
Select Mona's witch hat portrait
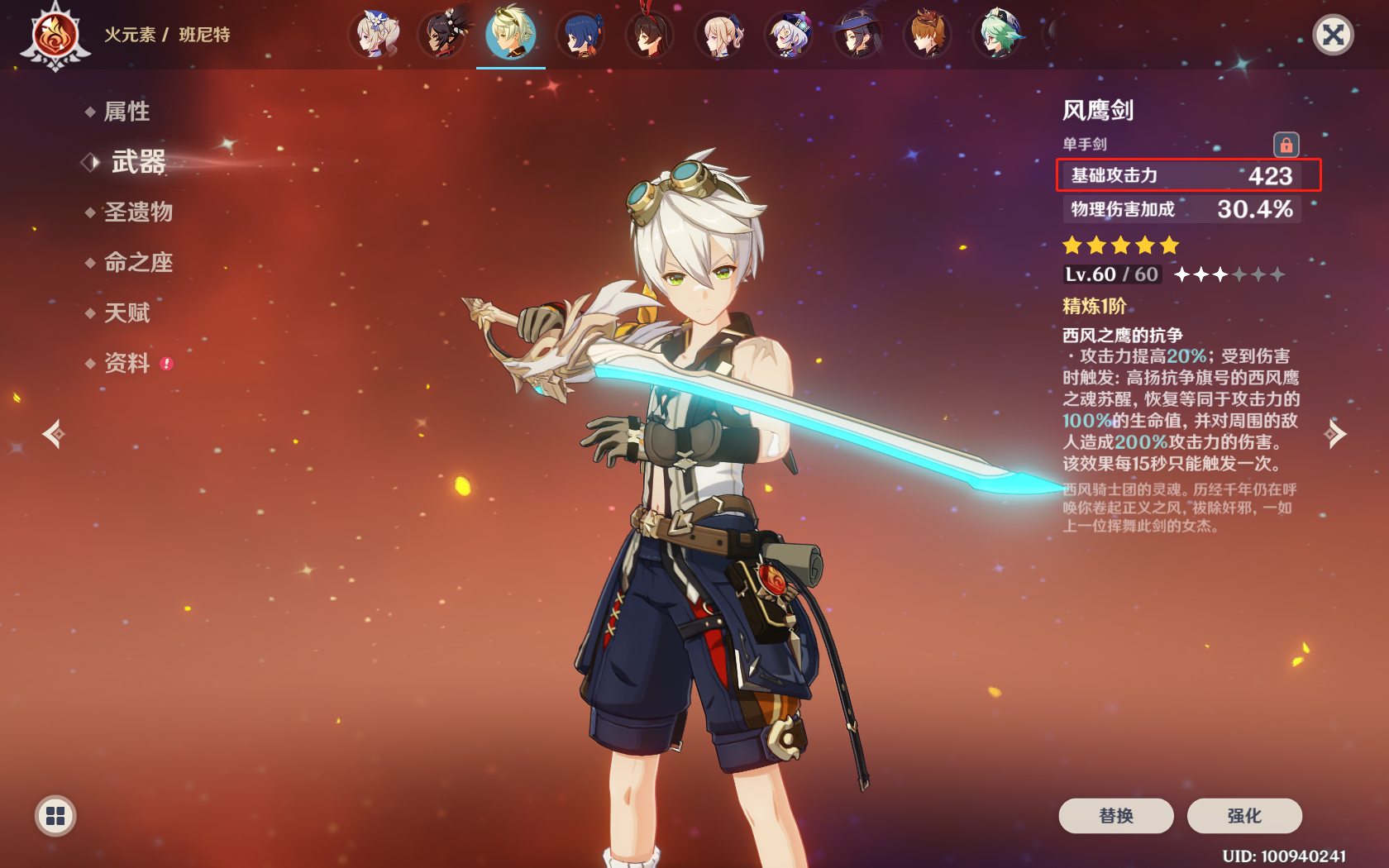coord(858,35)
